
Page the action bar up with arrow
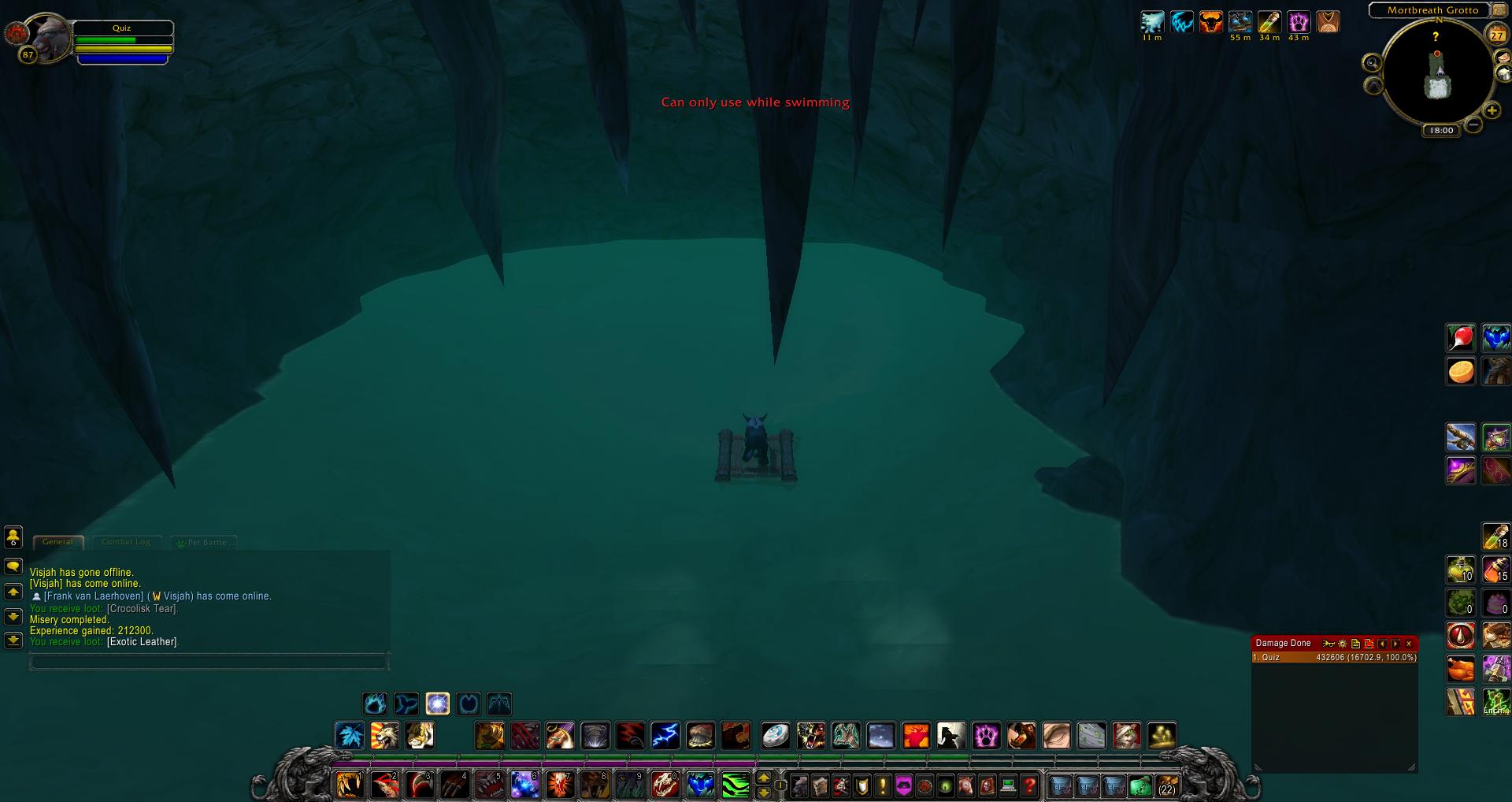[x=763, y=778]
